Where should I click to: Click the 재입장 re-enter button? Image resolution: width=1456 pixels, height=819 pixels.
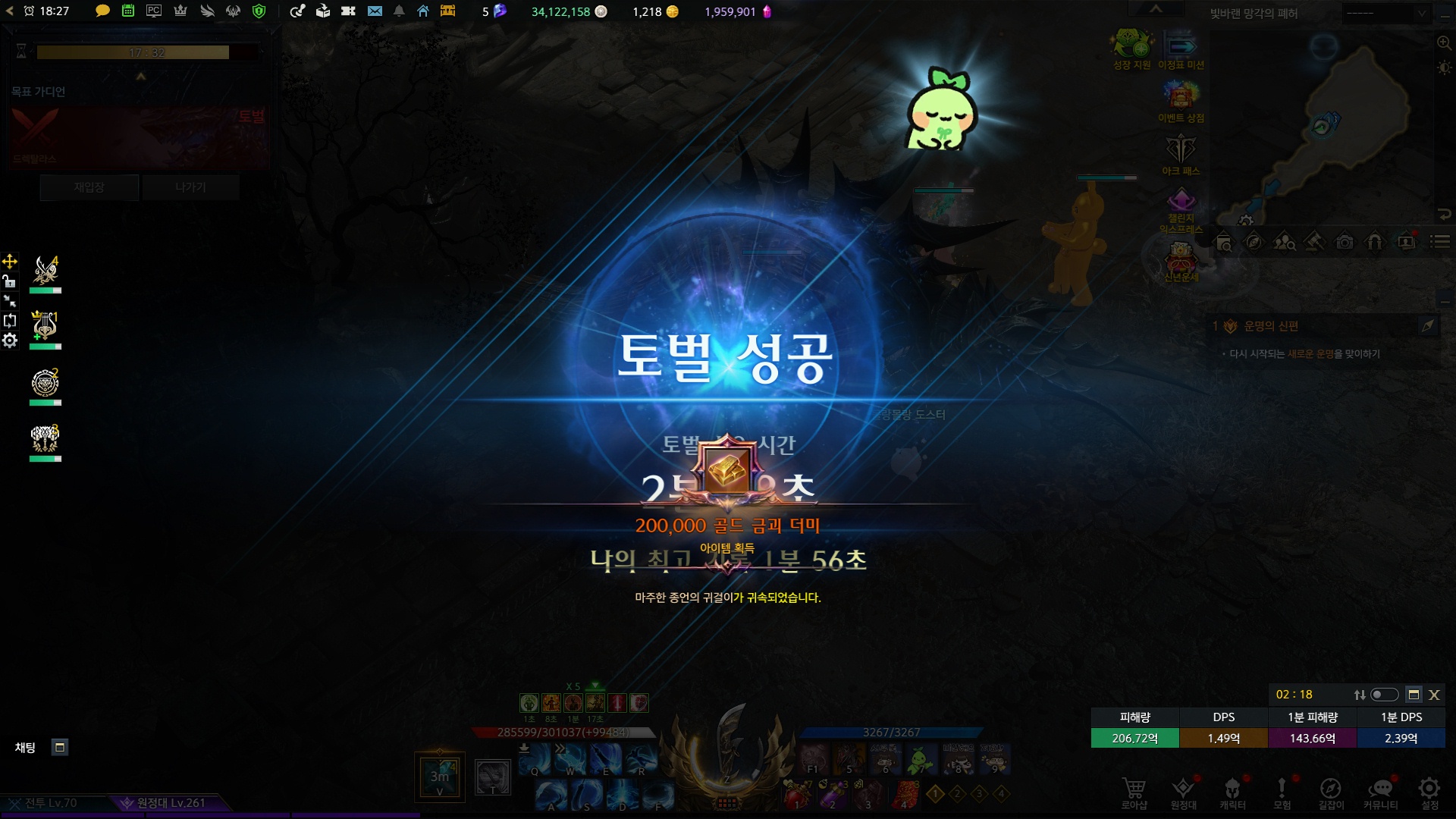[x=89, y=187]
